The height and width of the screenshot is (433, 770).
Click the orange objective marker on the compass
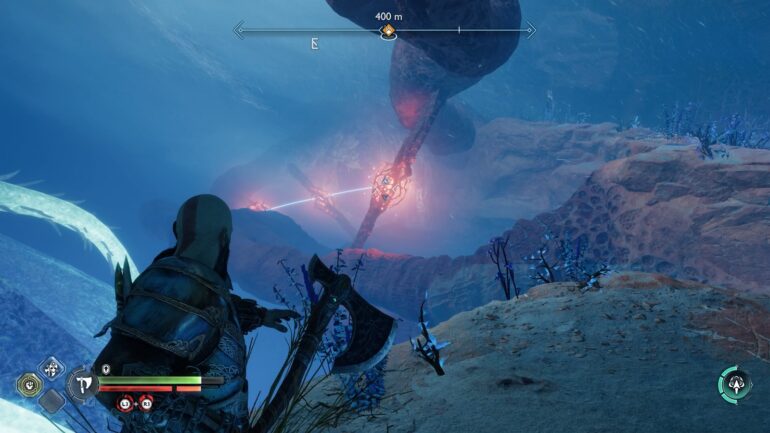[387, 32]
